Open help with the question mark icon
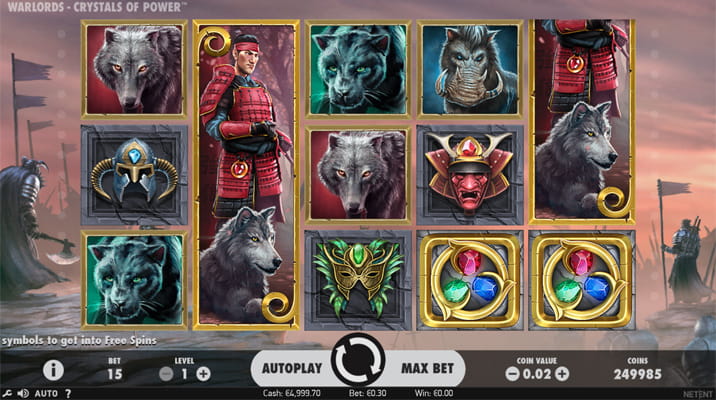 point(67,393)
